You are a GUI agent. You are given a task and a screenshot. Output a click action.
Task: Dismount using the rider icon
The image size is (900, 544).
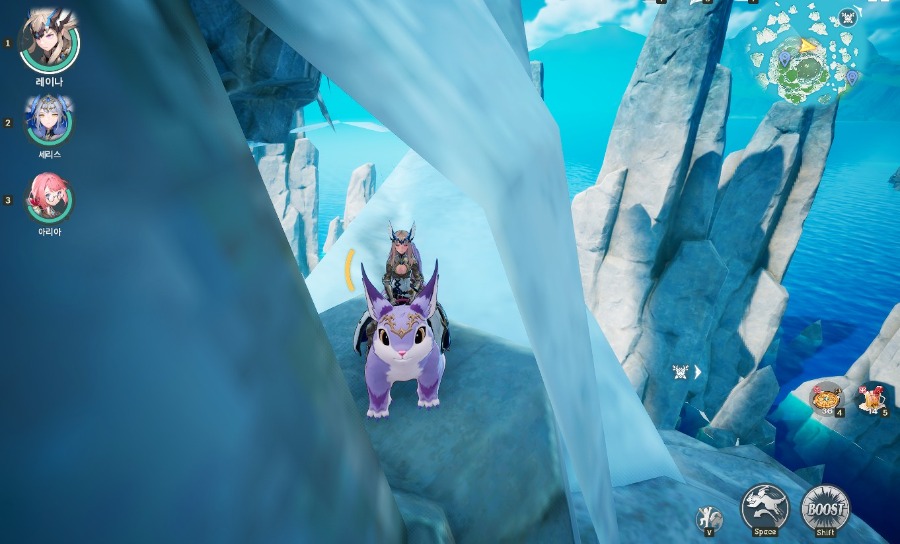tap(709, 519)
